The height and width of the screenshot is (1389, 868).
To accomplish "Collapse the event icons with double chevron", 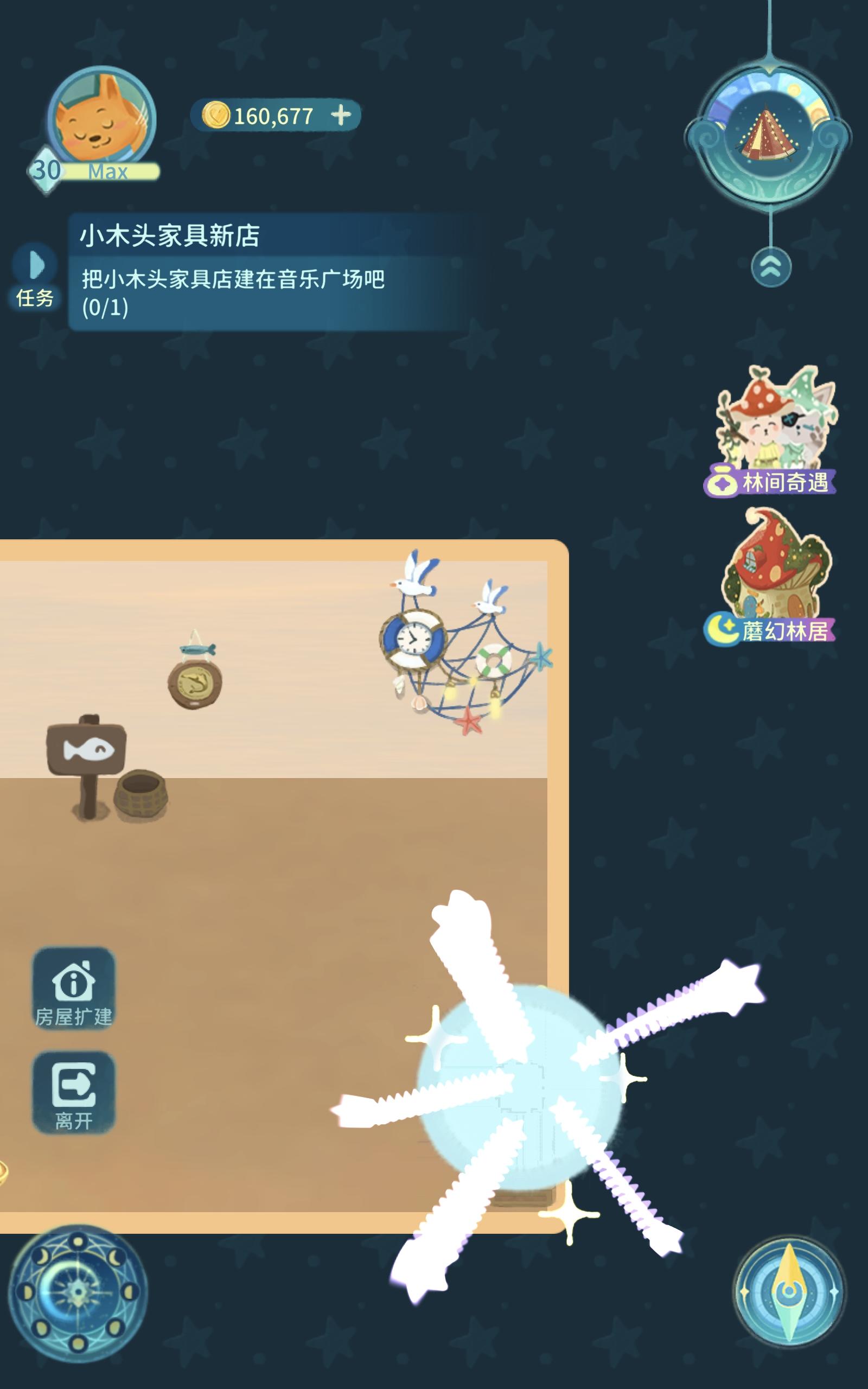I will 772,265.
